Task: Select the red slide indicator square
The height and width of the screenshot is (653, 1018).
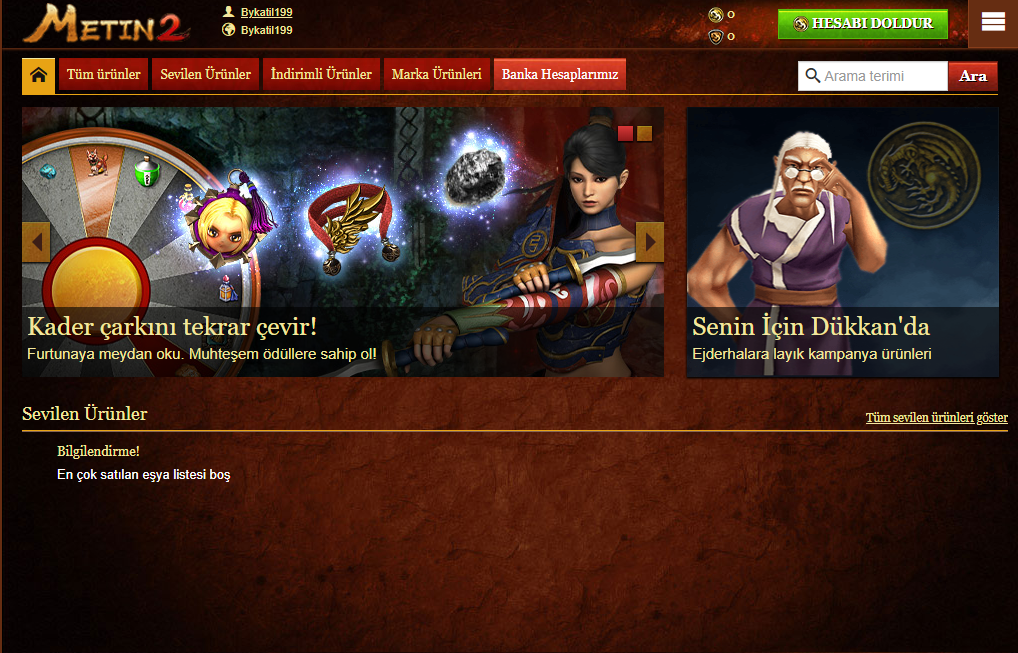Action: [x=625, y=134]
